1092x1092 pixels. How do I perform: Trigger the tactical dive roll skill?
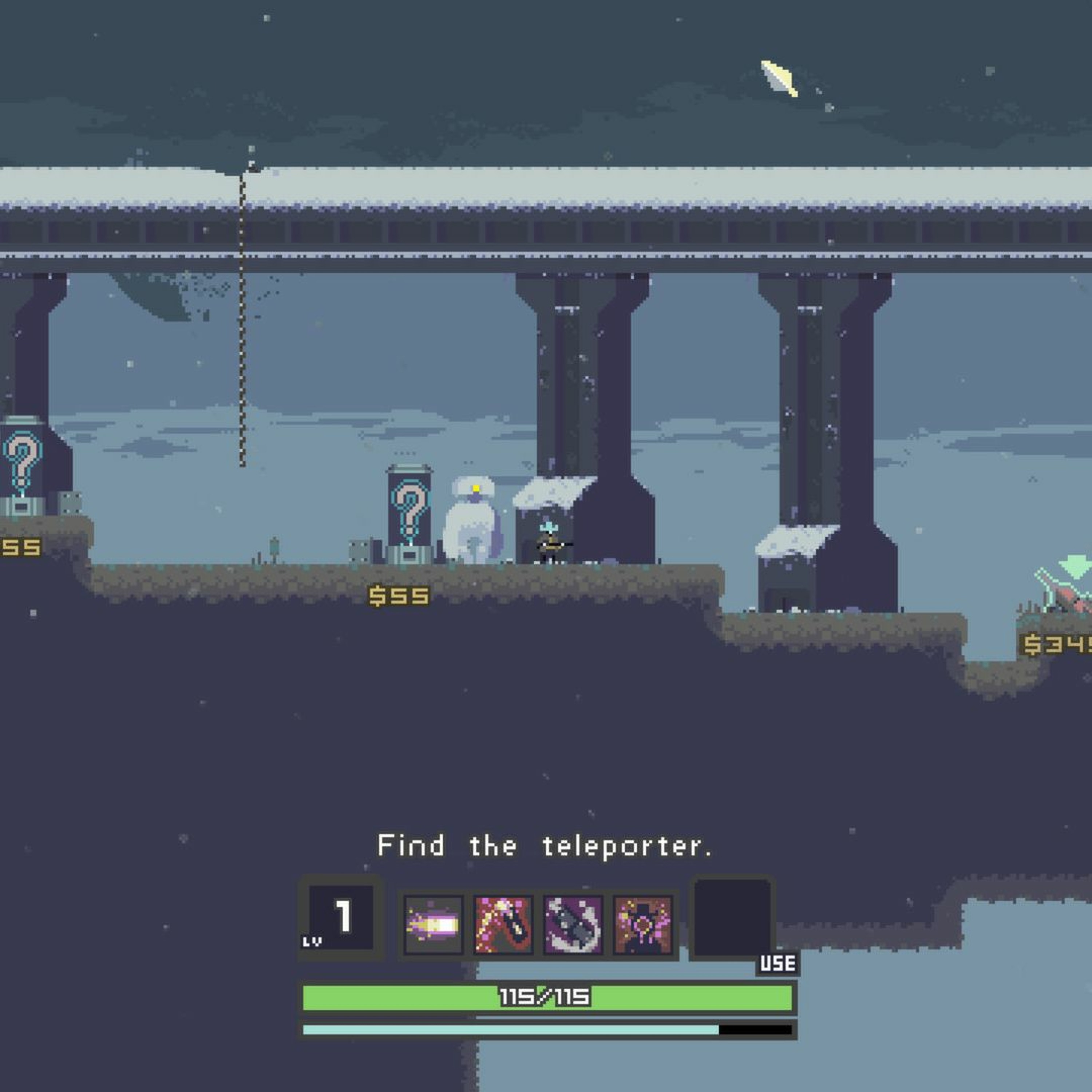573,925
